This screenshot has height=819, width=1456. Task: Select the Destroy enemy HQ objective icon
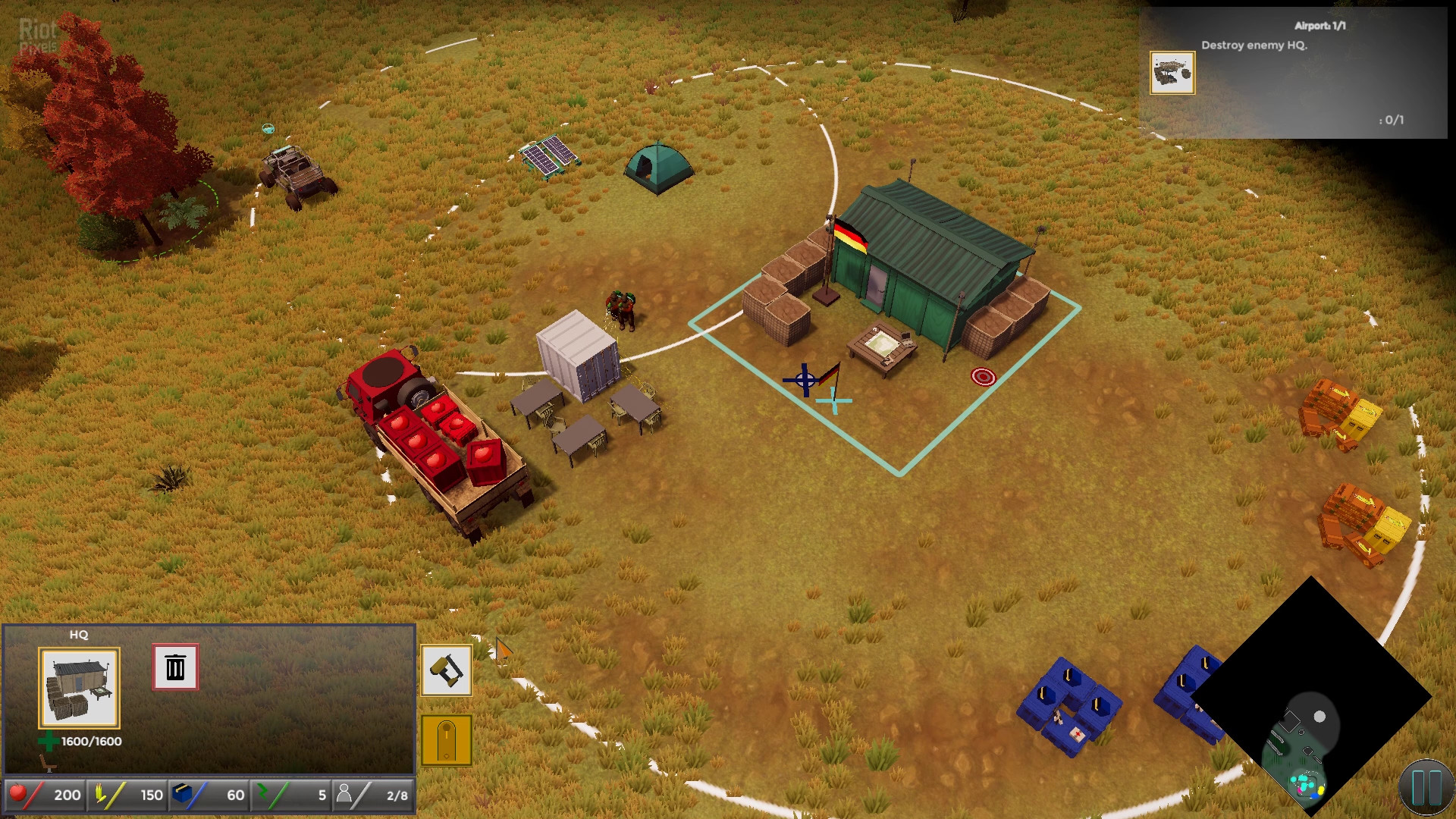(x=1172, y=73)
